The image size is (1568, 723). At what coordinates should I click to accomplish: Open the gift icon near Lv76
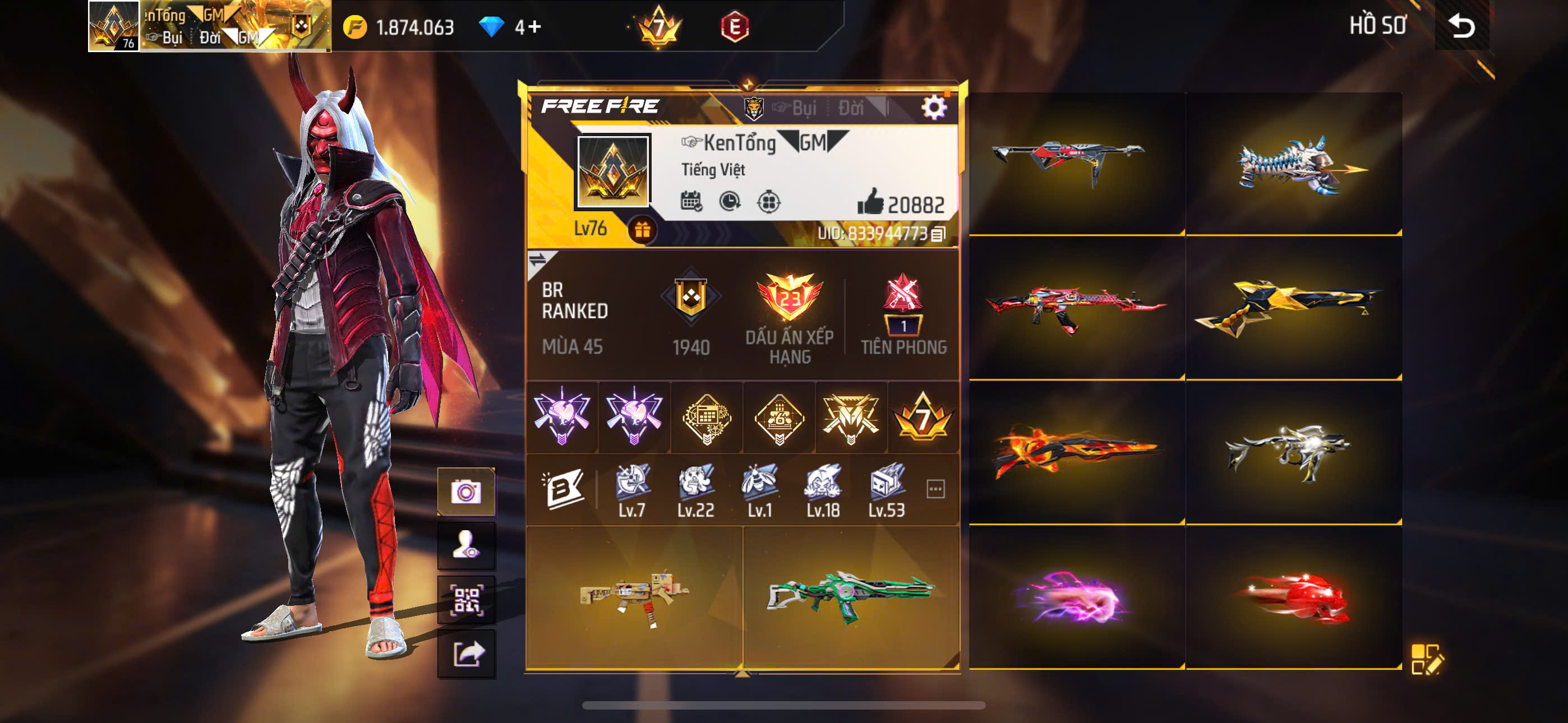point(642,231)
